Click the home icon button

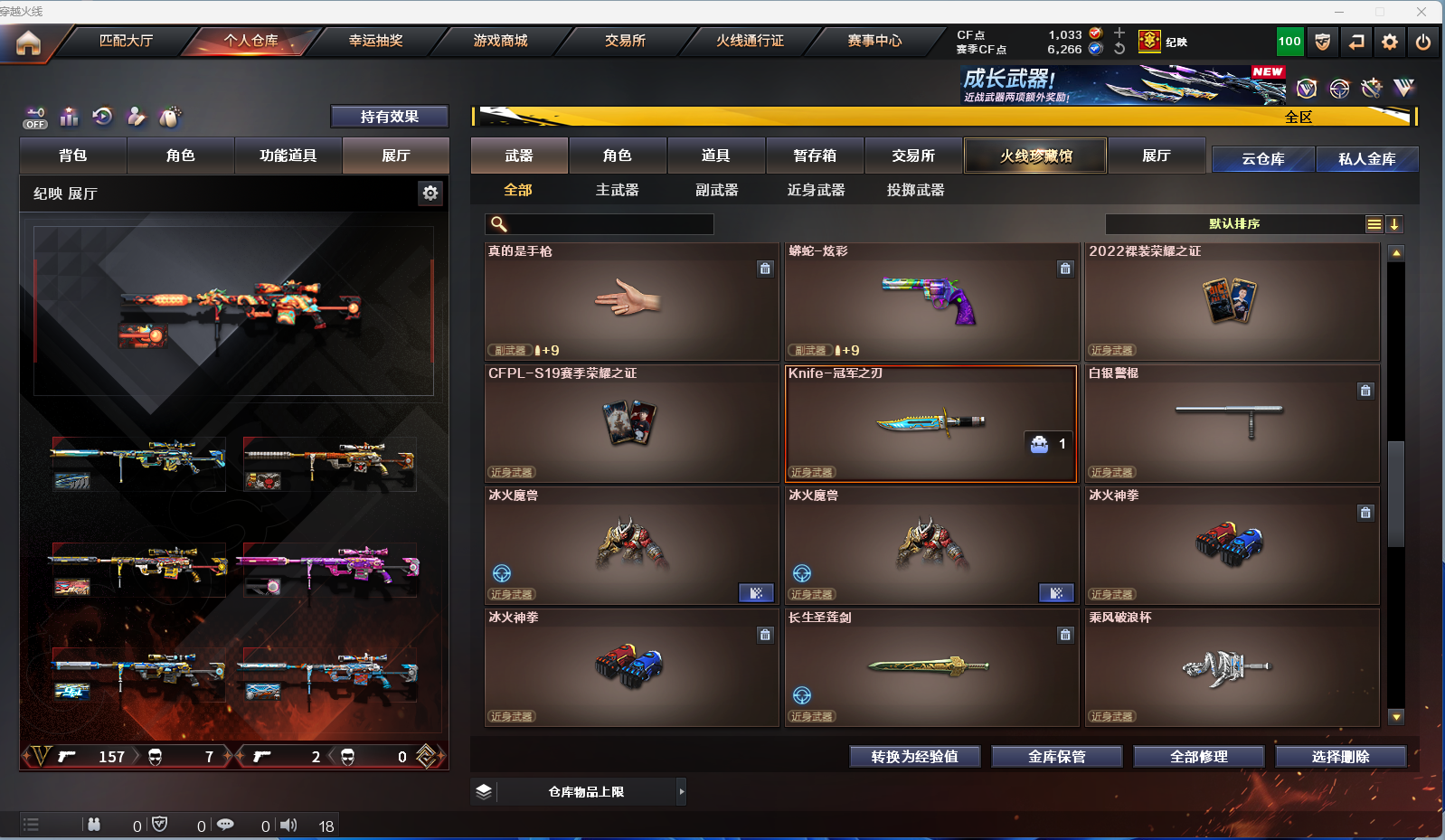28,42
